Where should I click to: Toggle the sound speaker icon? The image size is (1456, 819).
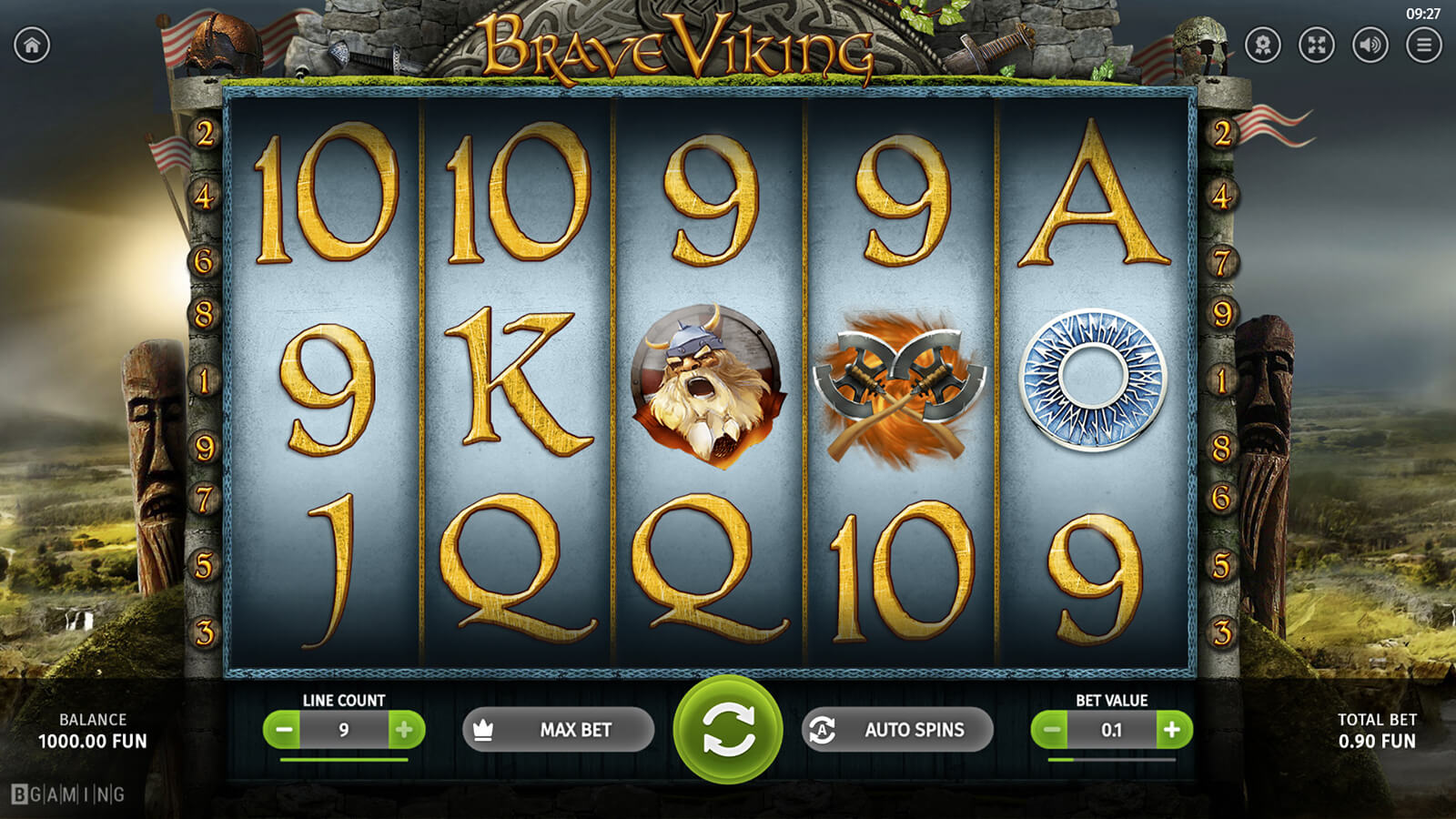click(x=1370, y=45)
